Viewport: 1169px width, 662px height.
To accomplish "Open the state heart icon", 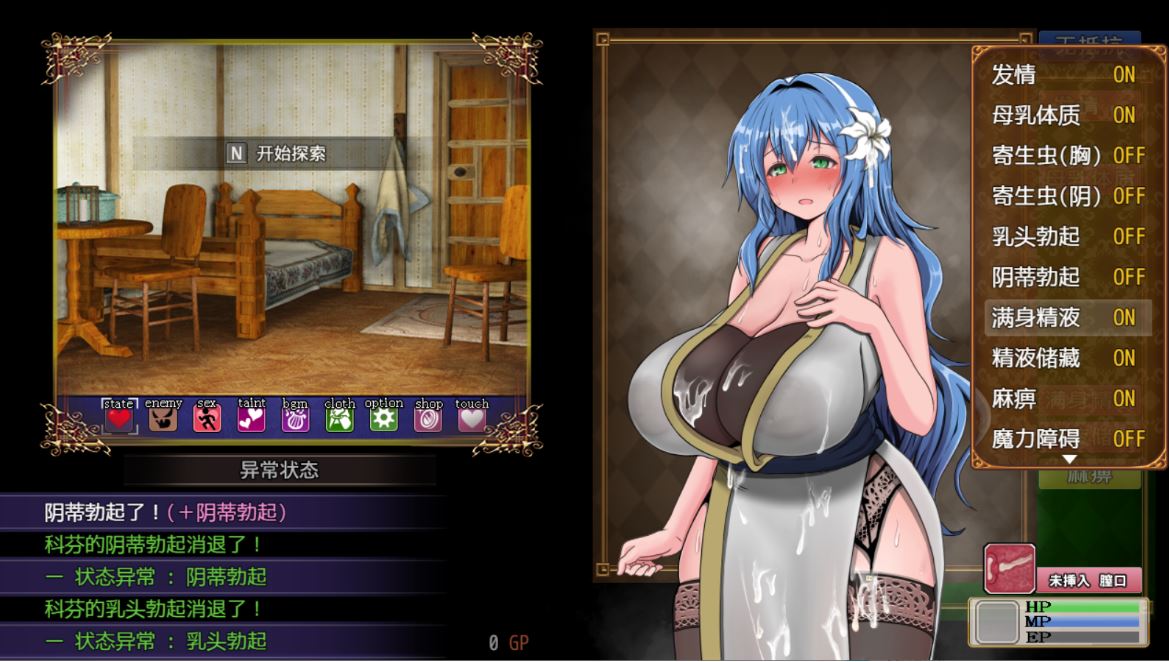I will (119, 419).
